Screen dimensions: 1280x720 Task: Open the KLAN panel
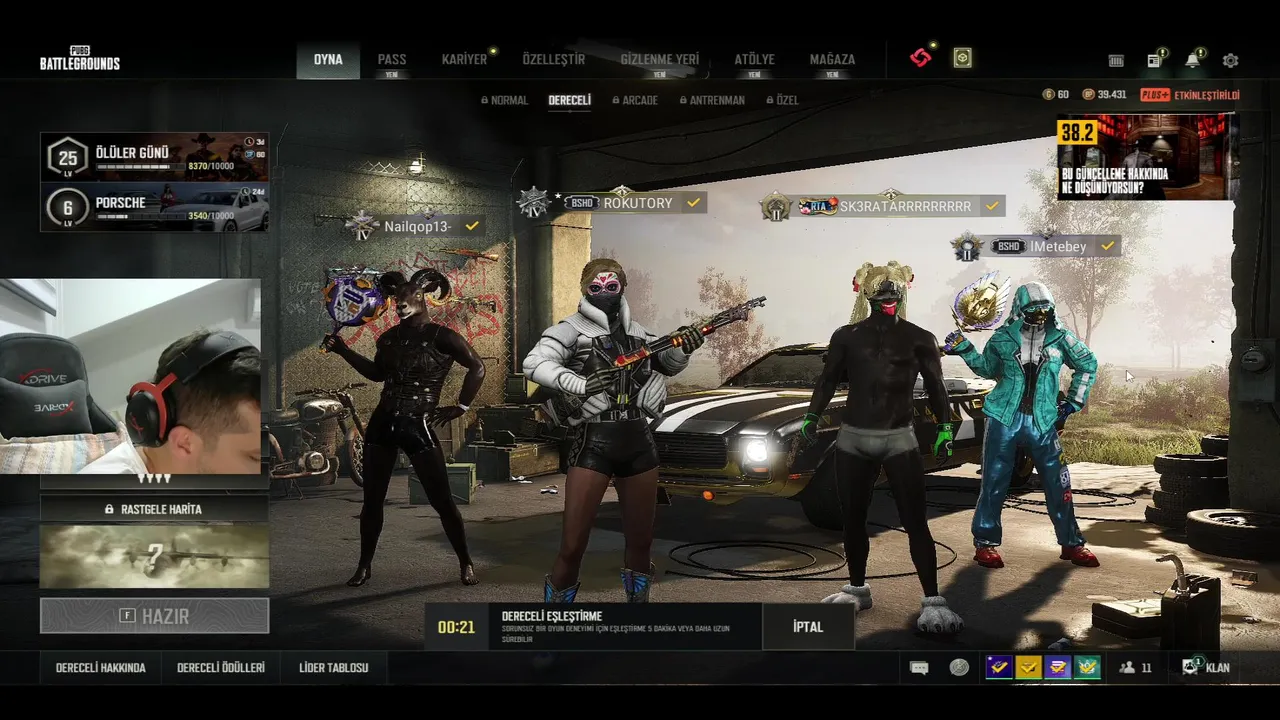[1207, 668]
